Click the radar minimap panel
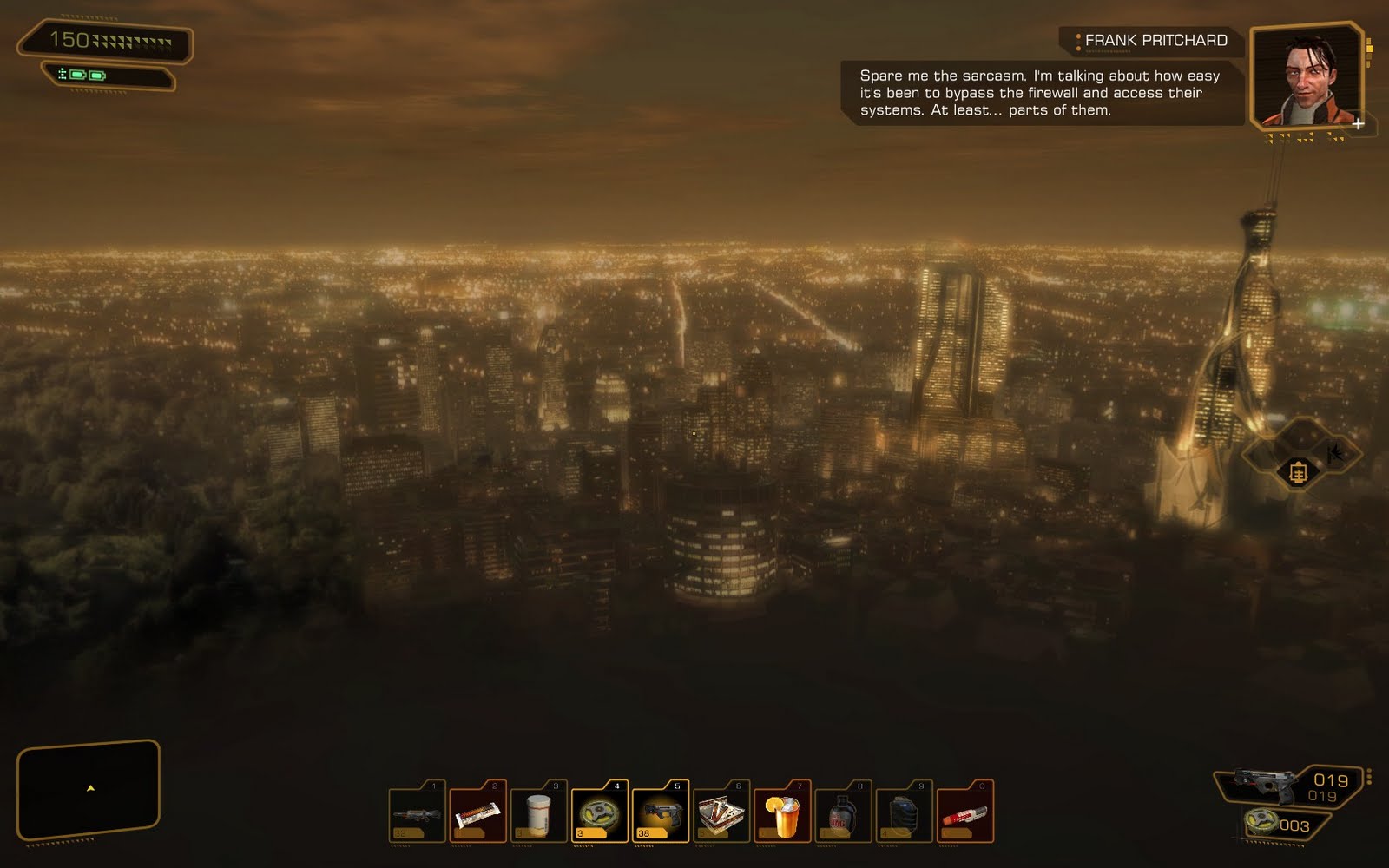Image resolution: width=1389 pixels, height=868 pixels. pyautogui.click(x=89, y=789)
